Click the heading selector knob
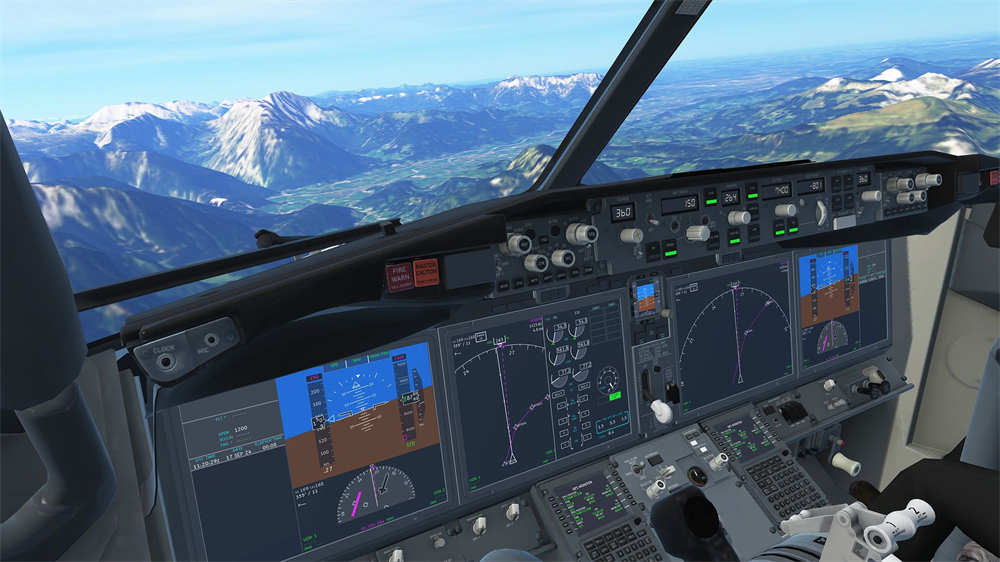This screenshot has width=1000, height=562. point(739,217)
